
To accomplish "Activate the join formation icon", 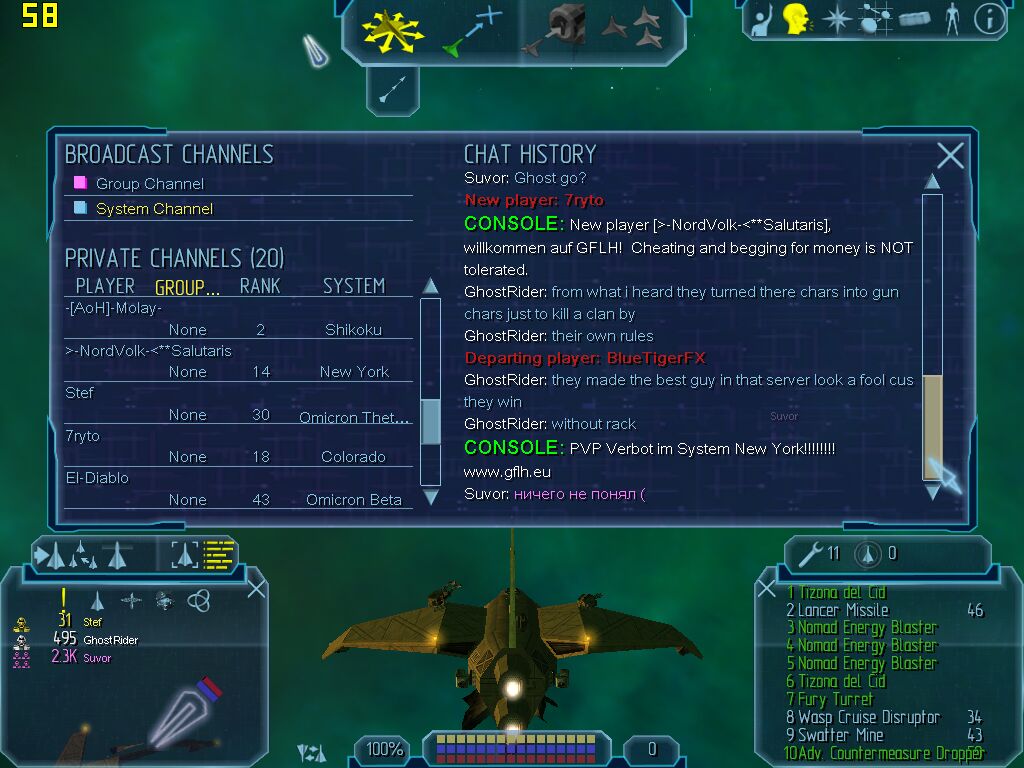I will coord(632,29).
